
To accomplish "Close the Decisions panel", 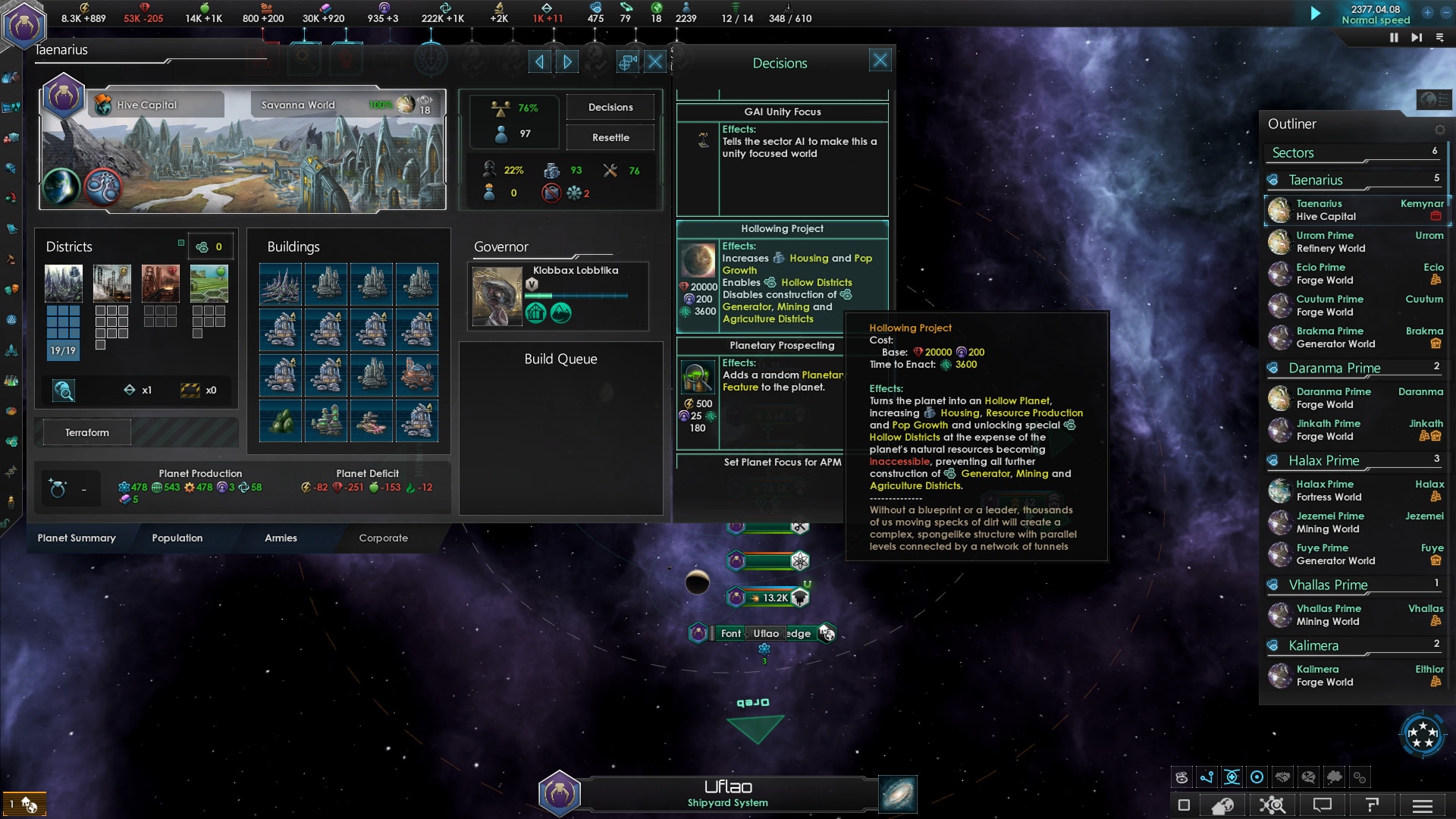I will [x=880, y=61].
